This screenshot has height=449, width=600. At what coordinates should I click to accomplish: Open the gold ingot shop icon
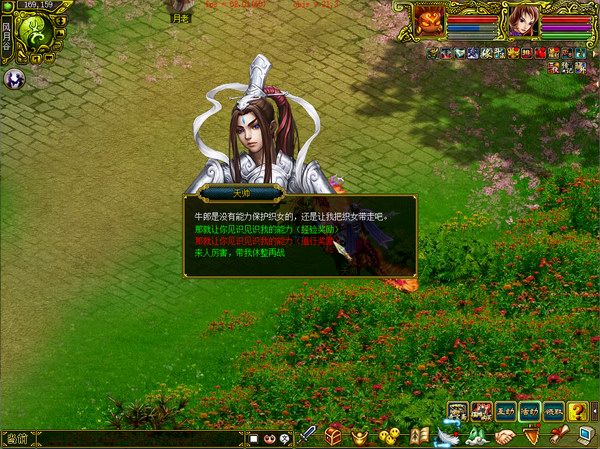[361, 436]
